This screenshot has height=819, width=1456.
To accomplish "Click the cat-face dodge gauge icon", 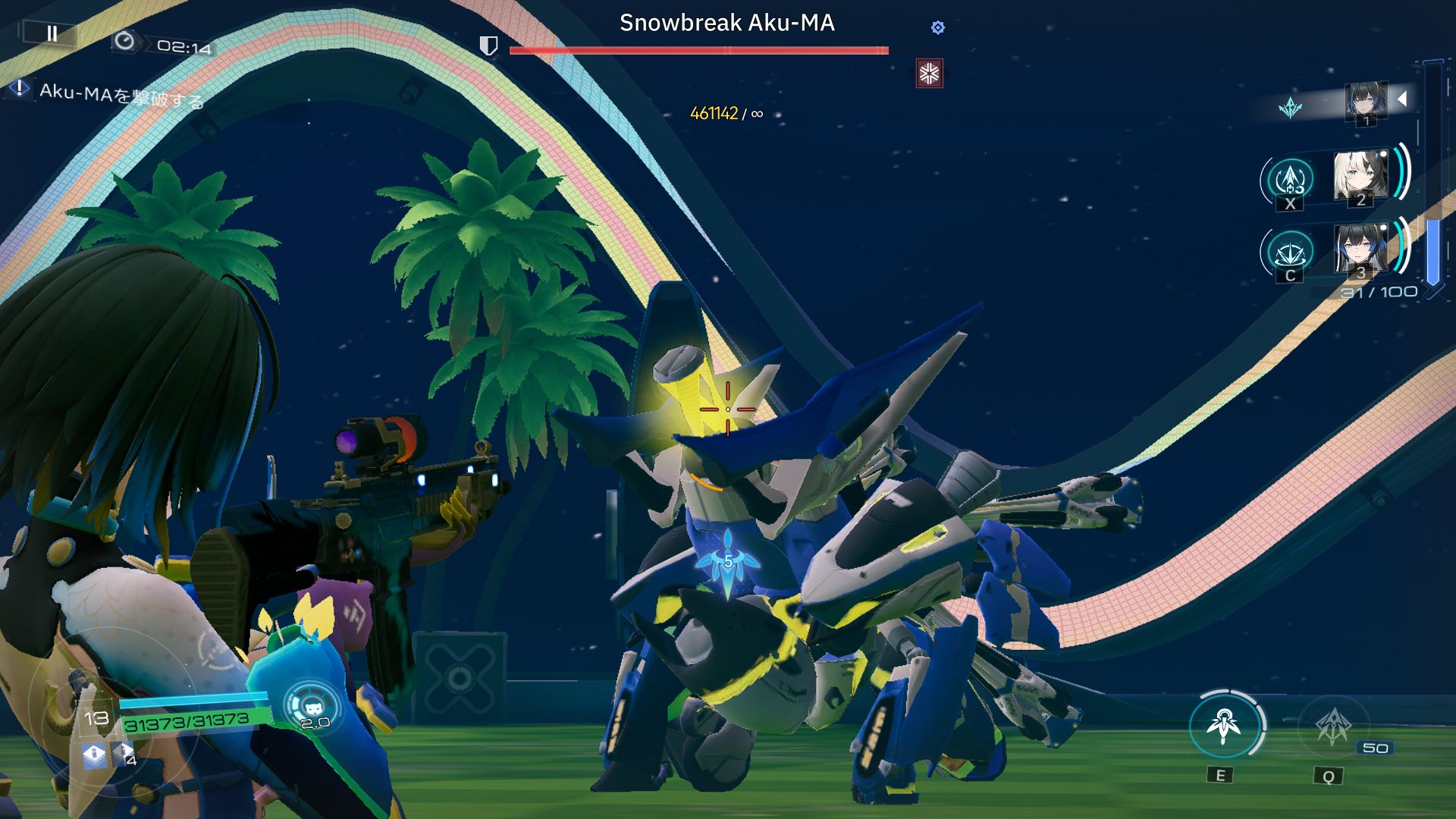I will [x=312, y=706].
